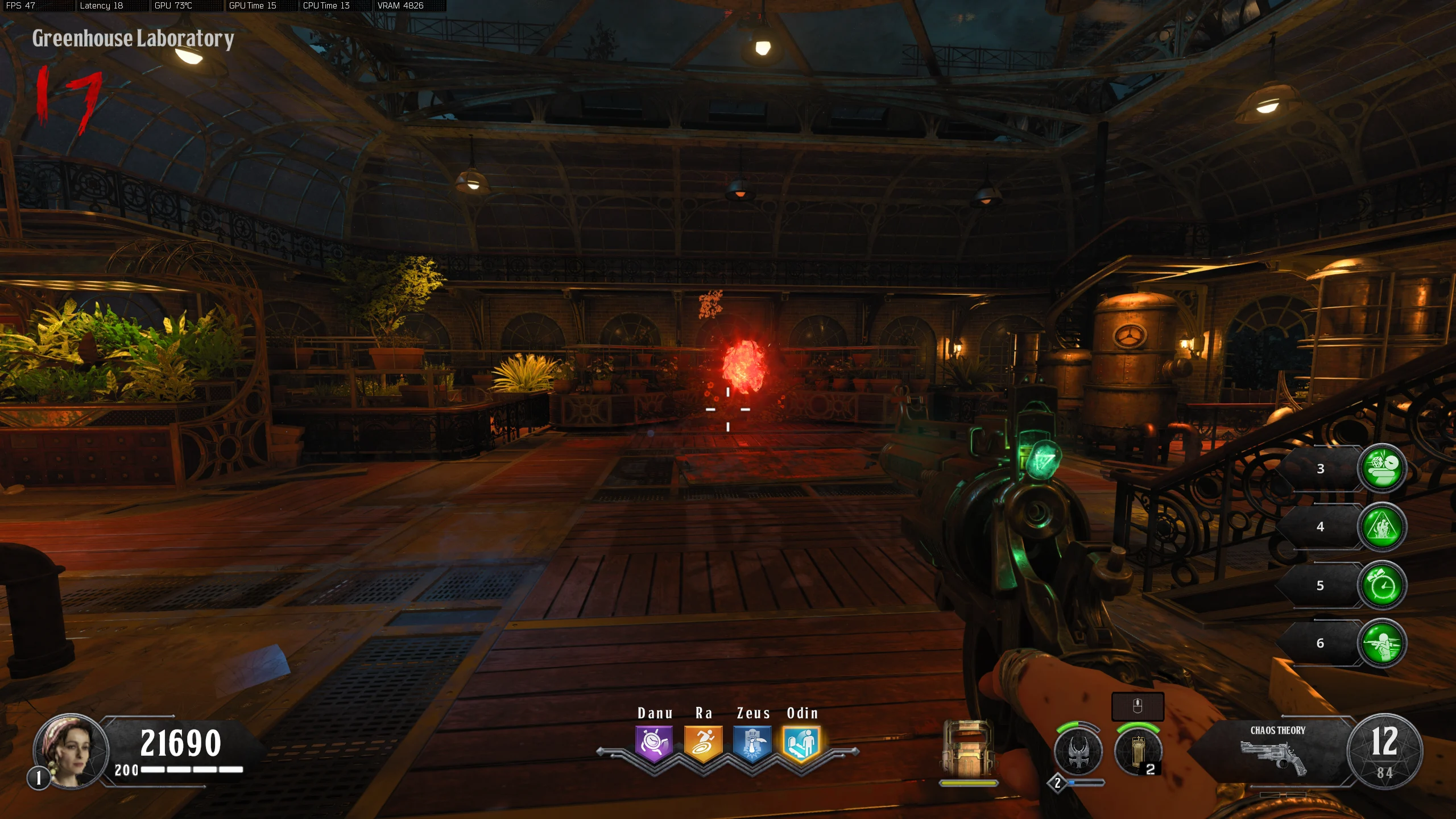Open the player character portrait
The image size is (1456, 819).
tap(71, 751)
